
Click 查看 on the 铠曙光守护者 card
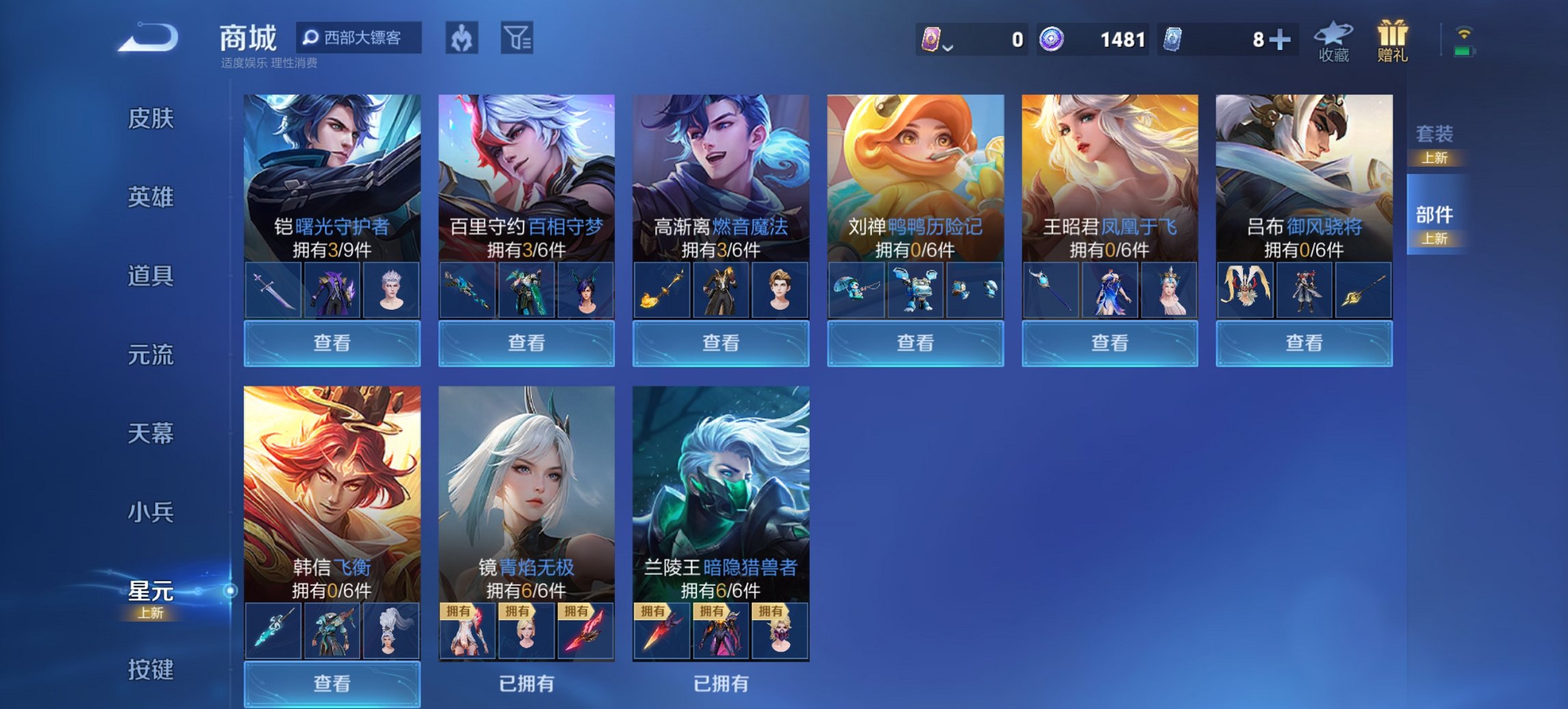(331, 343)
